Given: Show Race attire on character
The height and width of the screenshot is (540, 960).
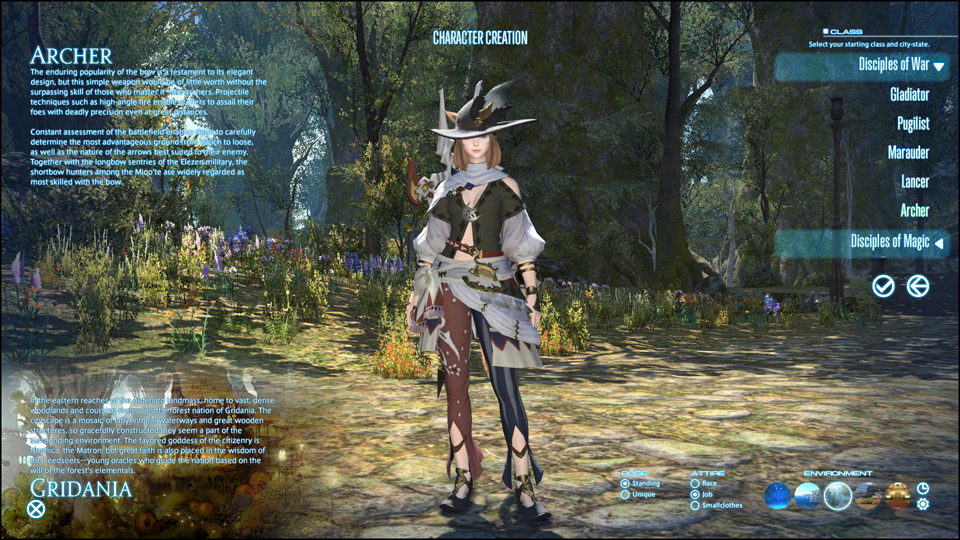Looking at the screenshot, I should (696, 484).
